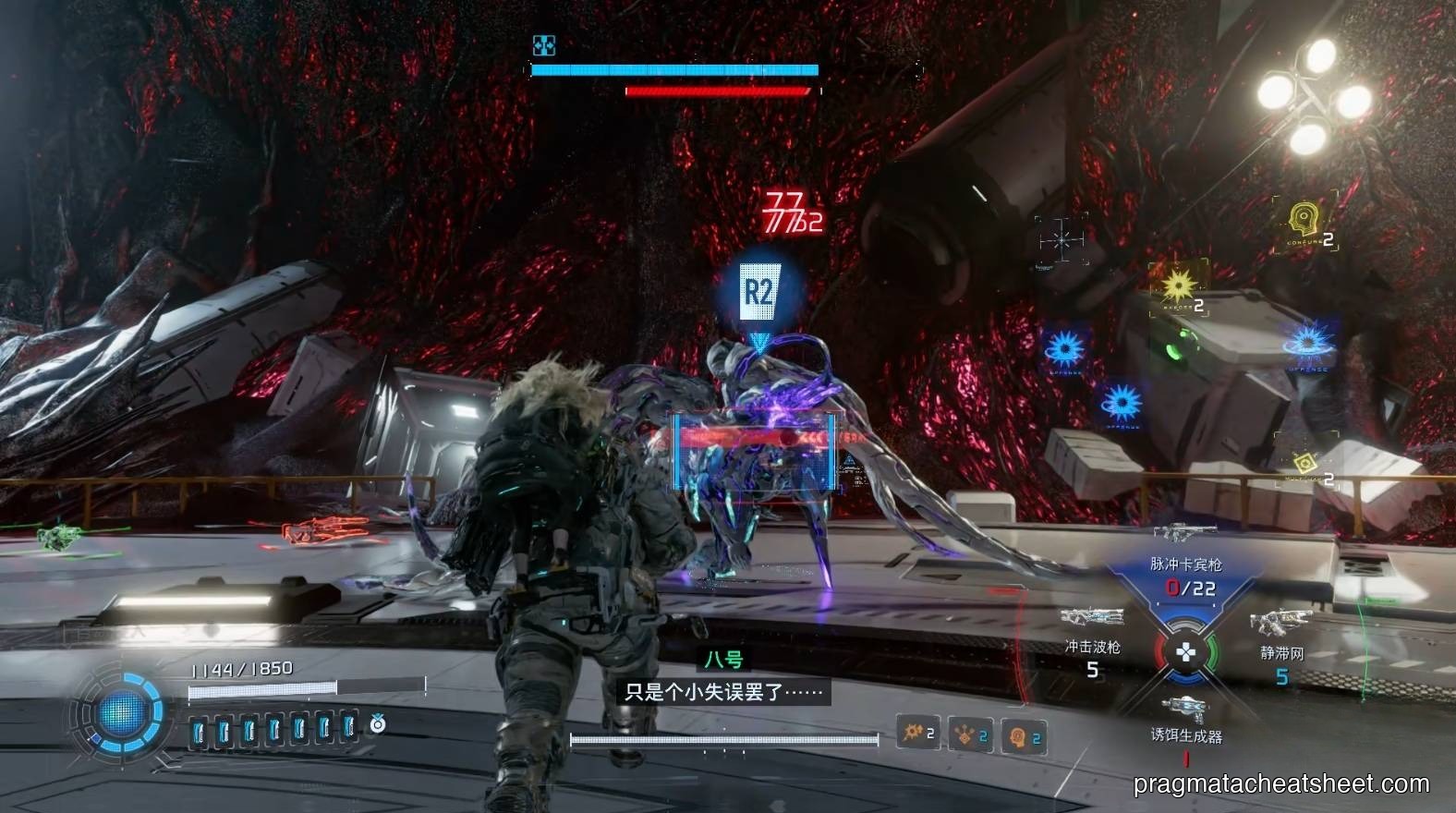This screenshot has height=813, width=1456.
Task: Select the stasis net (静滞网) weapon icon
Action: pyautogui.click(x=1286, y=617)
